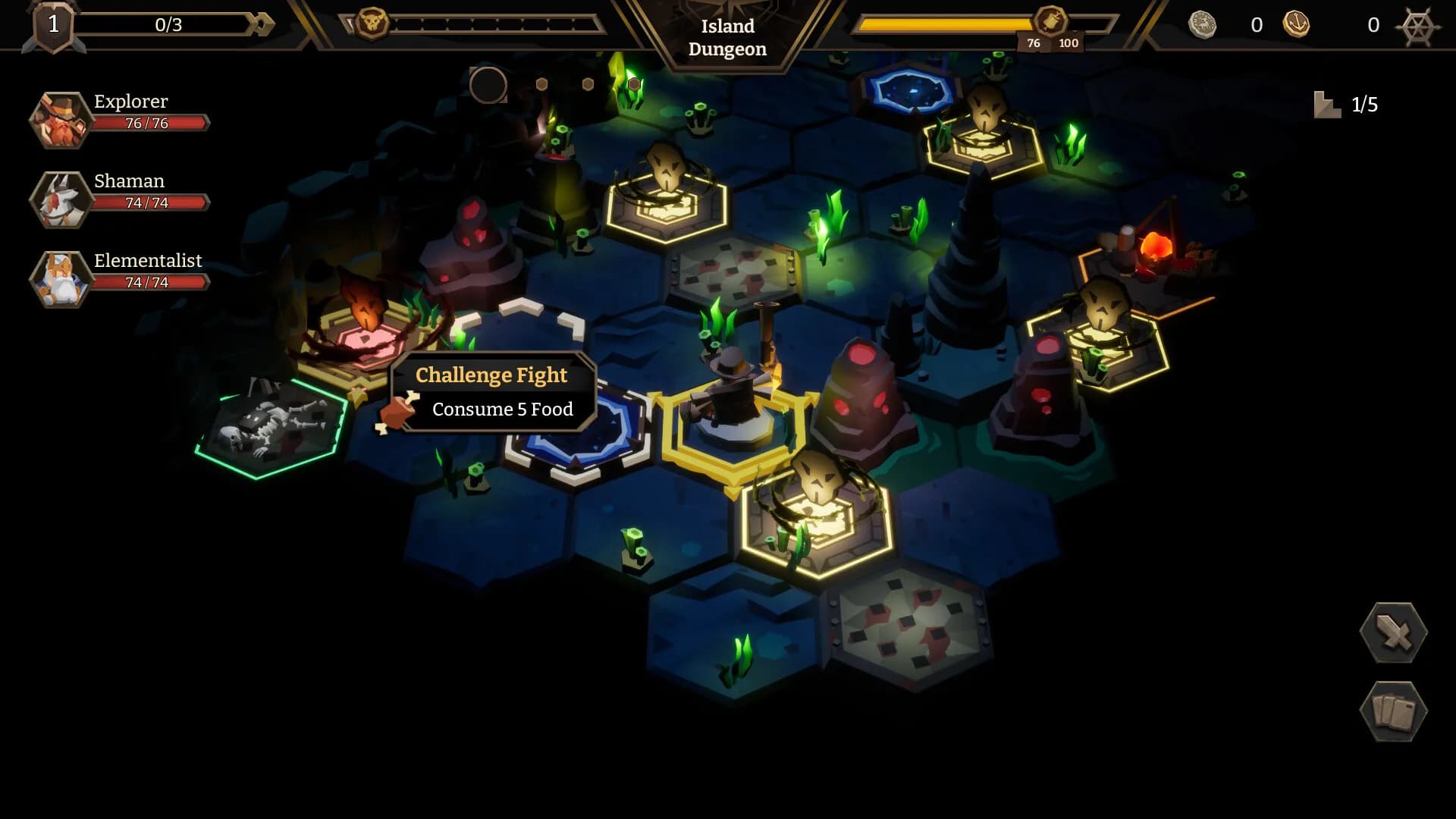
Task: Click the player level badge
Action: (x=53, y=26)
